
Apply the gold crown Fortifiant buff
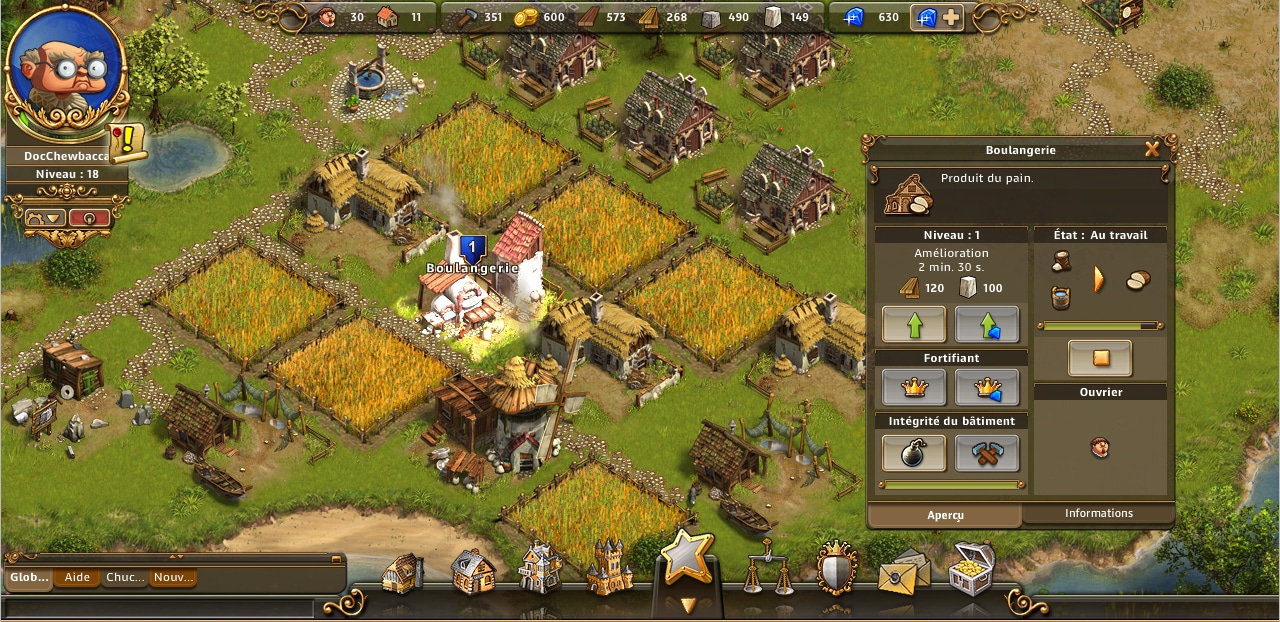tap(913, 387)
